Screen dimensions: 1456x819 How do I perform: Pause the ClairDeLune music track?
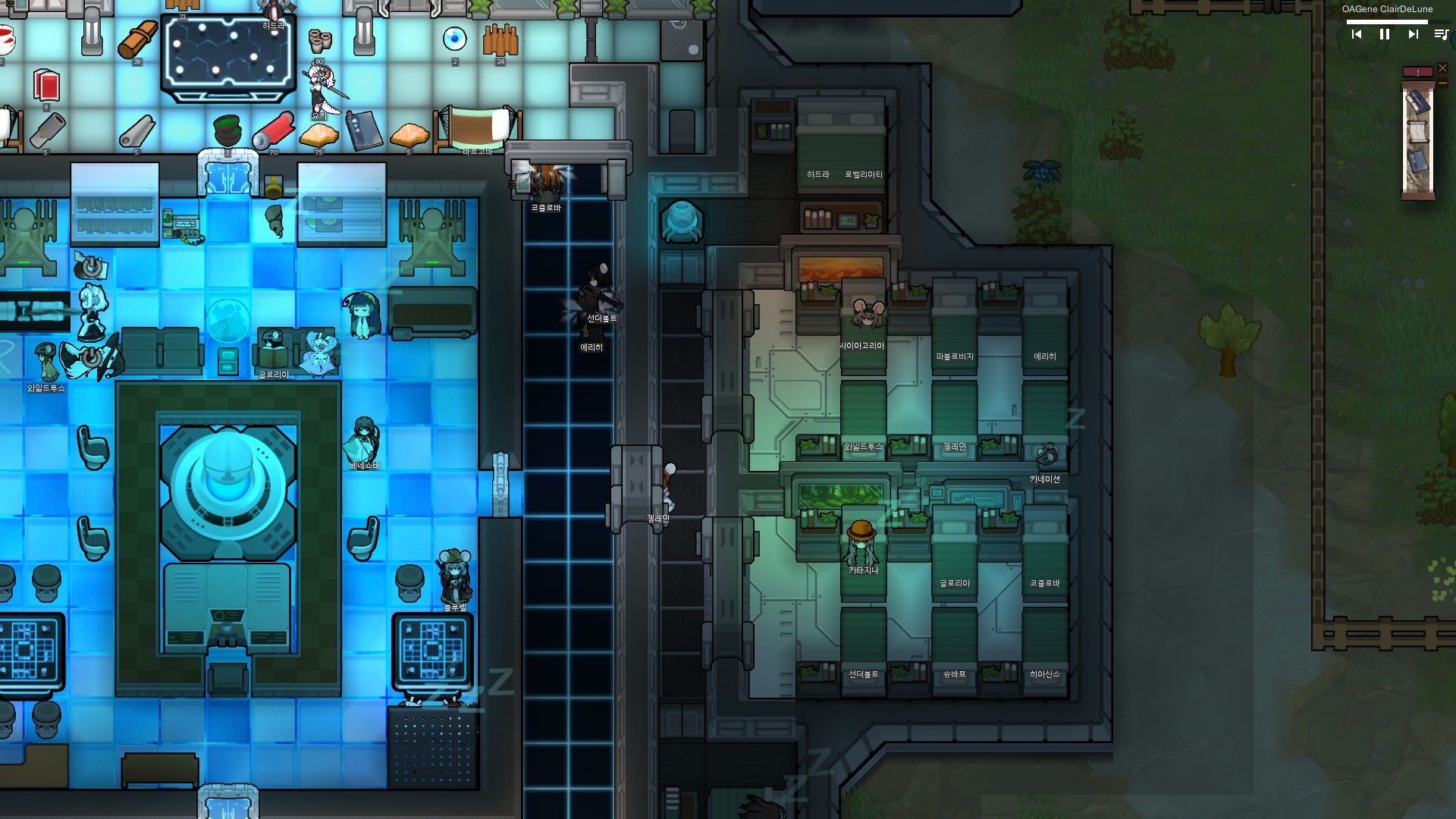click(1385, 34)
